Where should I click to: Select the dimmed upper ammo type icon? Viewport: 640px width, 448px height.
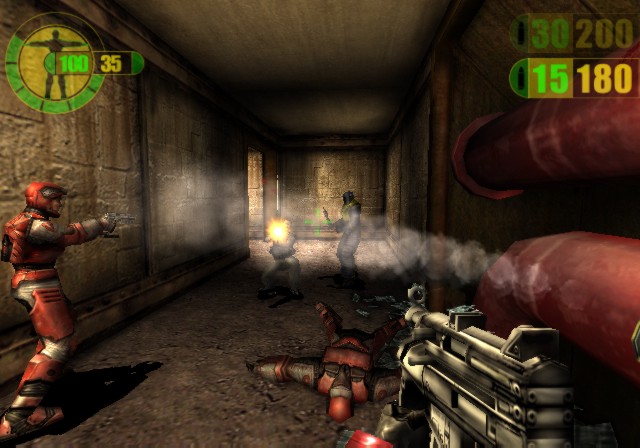(x=520, y=35)
